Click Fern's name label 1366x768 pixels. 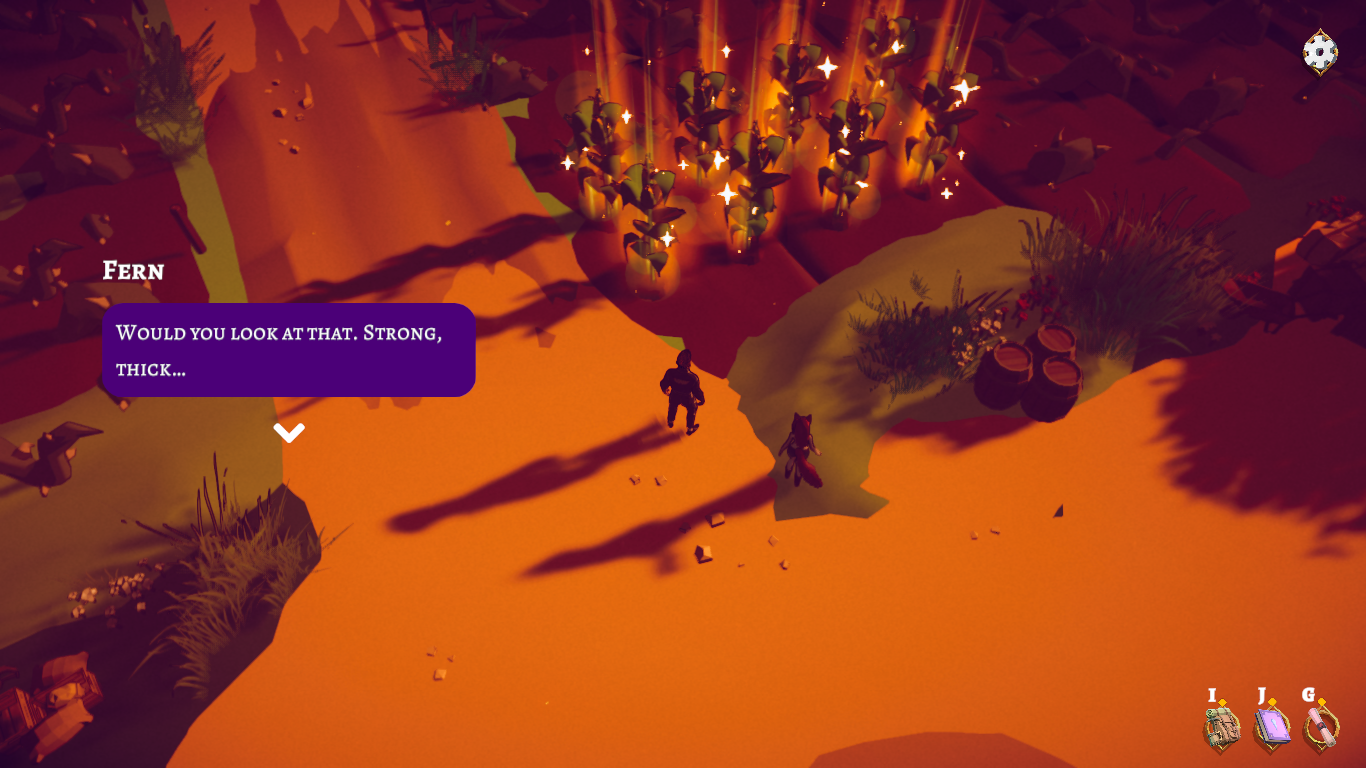tap(133, 271)
